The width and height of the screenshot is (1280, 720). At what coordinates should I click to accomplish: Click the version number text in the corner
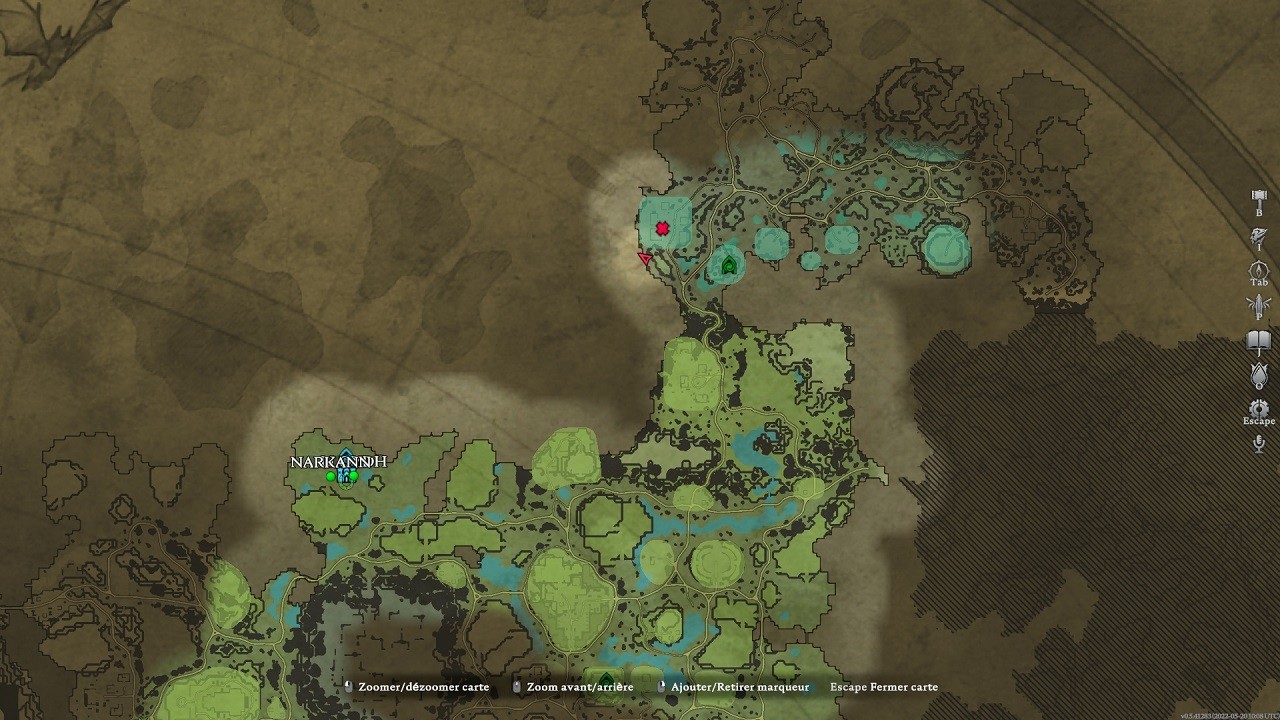coord(1230,716)
